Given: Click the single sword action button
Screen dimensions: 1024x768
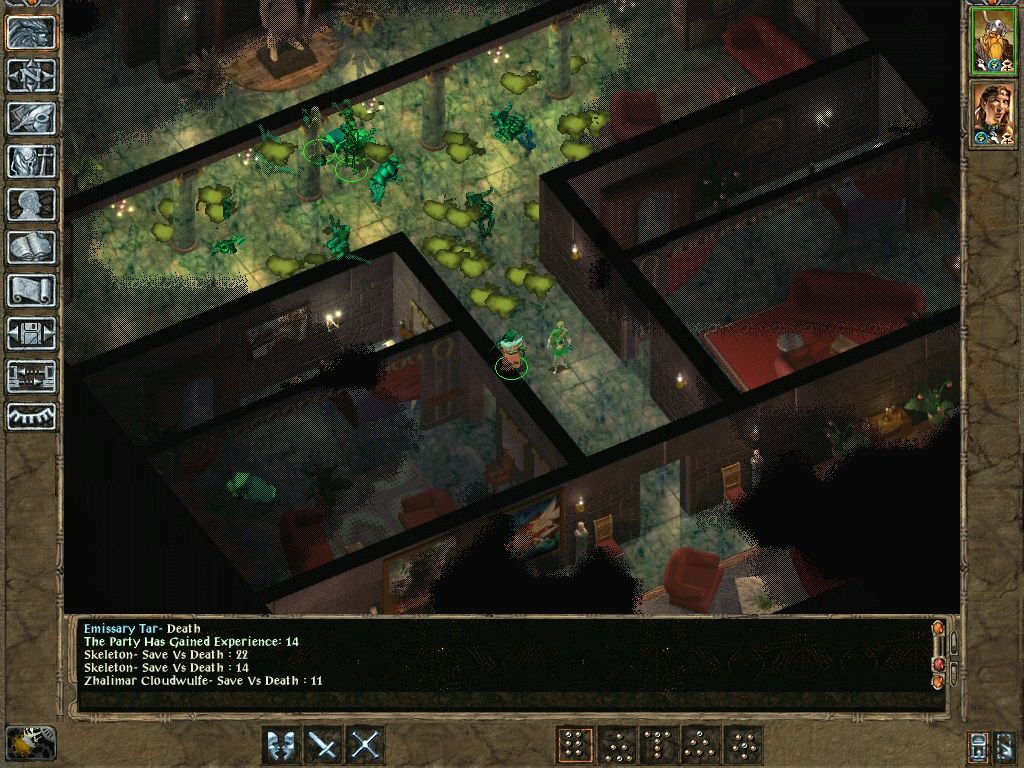Looking at the screenshot, I should (x=323, y=745).
